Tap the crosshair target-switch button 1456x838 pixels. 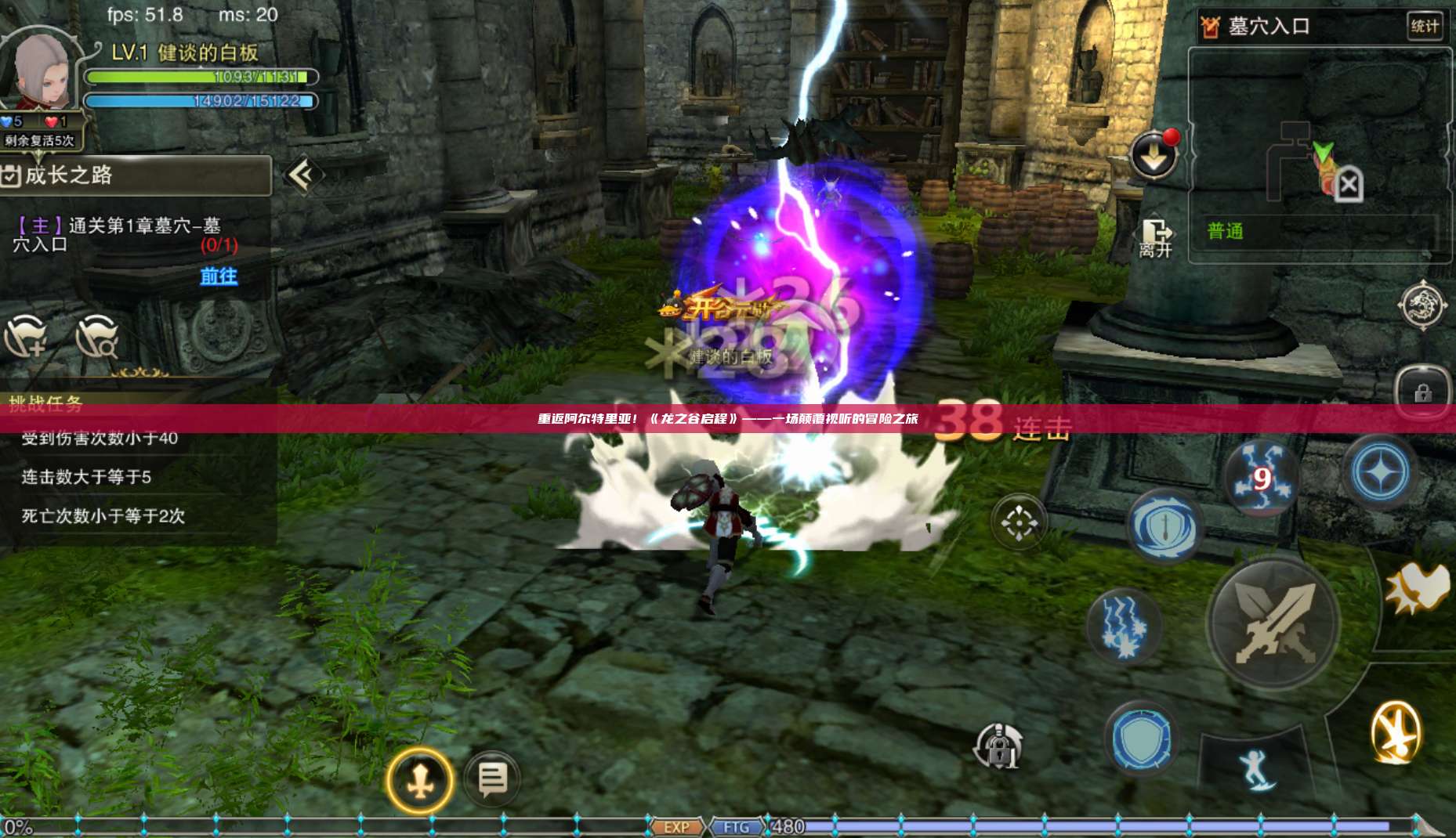[1018, 522]
